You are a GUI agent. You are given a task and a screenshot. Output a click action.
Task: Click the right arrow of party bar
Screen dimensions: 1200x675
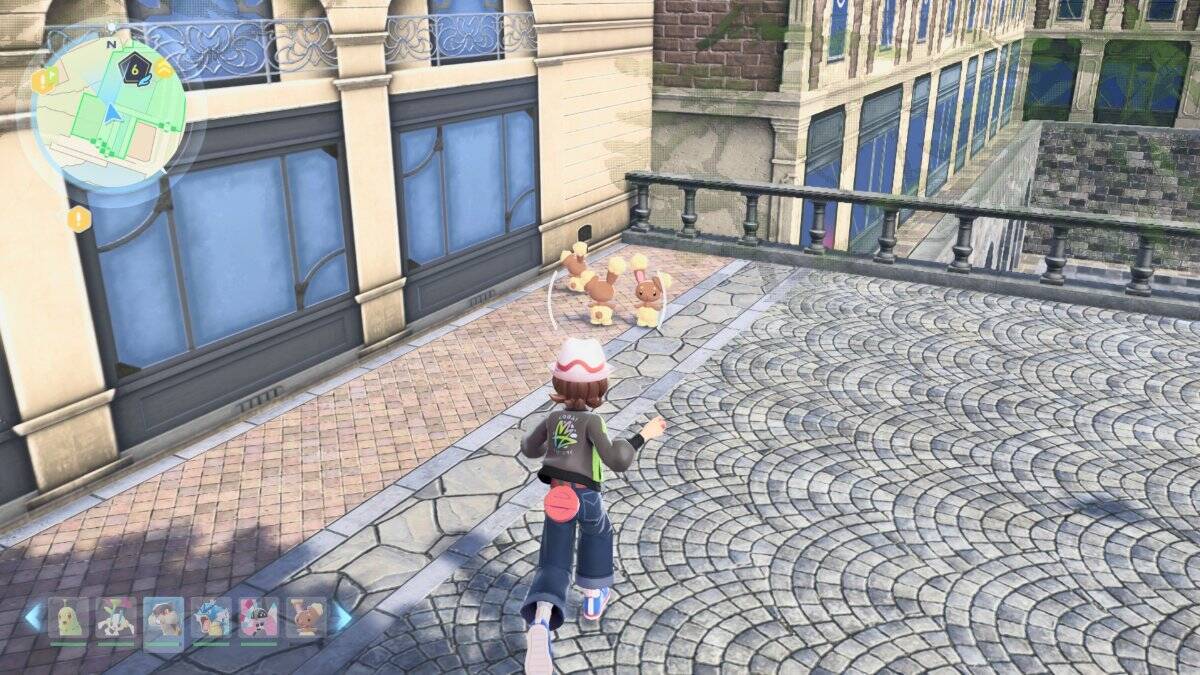pos(342,617)
